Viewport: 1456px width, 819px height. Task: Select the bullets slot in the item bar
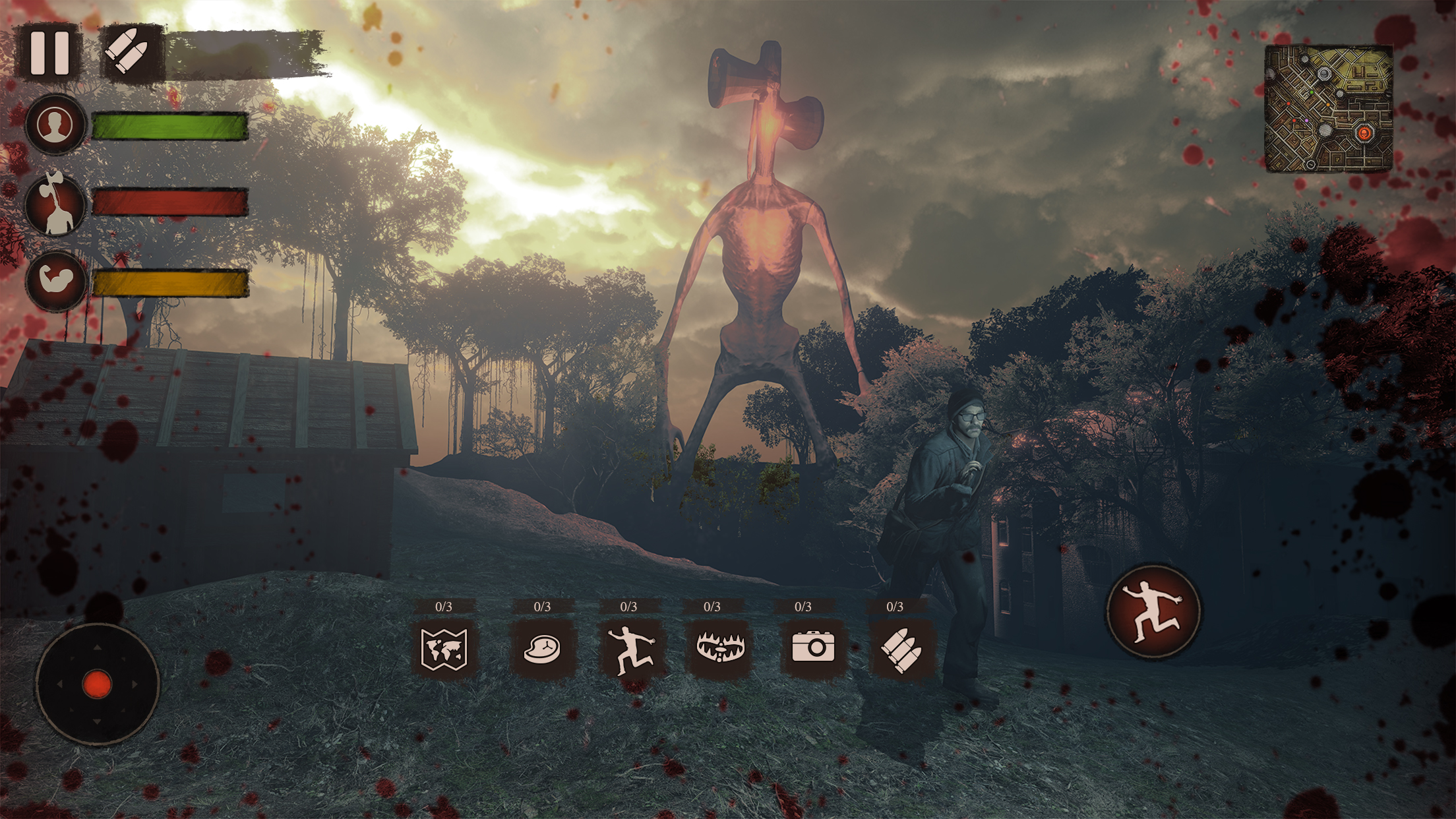click(x=900, y=649)
